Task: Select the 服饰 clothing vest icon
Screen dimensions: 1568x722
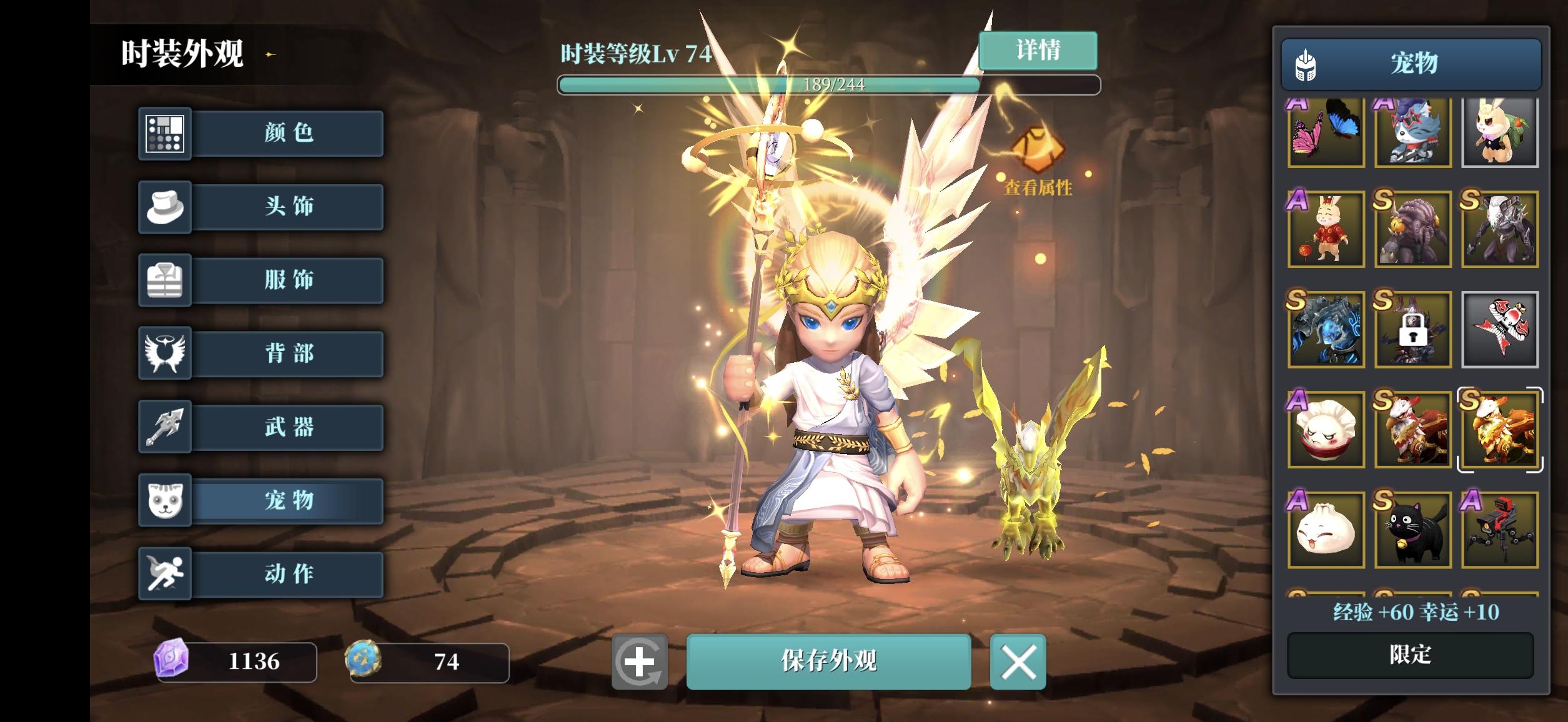Action: 166,280
